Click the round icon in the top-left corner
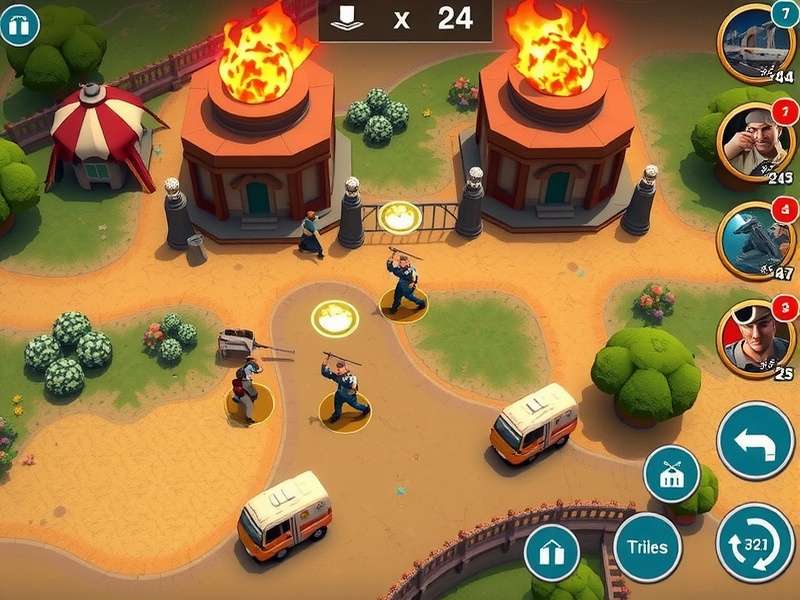The width and height of the screenshot is (800, 600). 19,24
